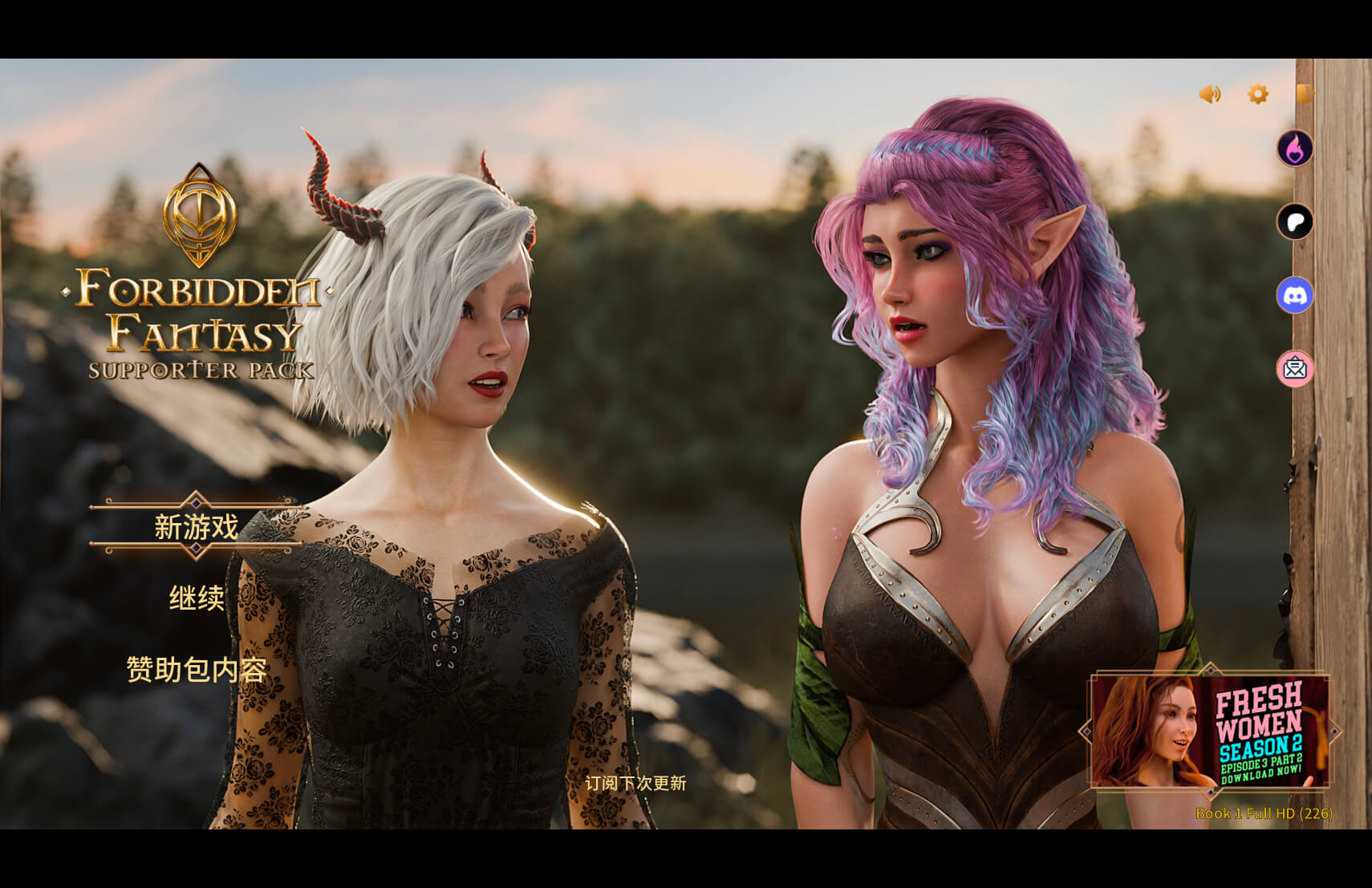Open the pink flame icon link
This screenshot has height=888, width=1372.
[x=1295, y=148]
